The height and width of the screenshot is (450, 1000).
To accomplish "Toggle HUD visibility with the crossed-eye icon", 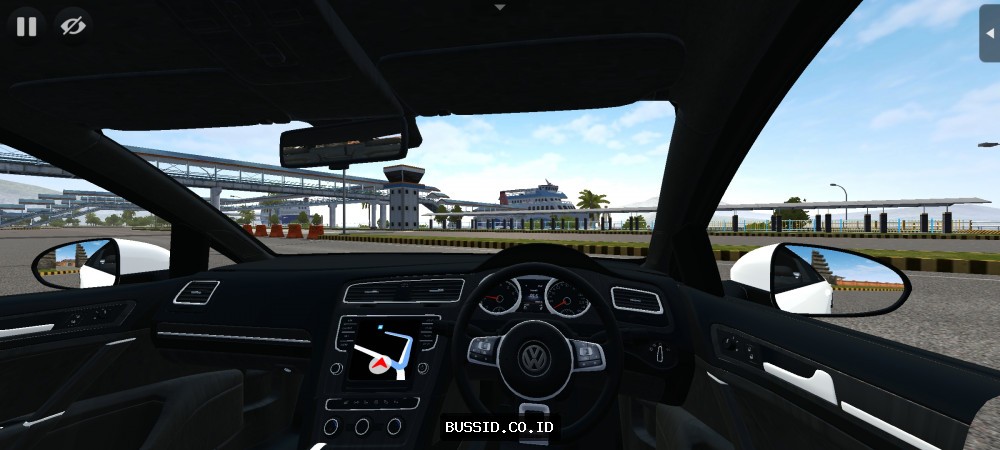I will pyautogui.click(x=72, y=27).
